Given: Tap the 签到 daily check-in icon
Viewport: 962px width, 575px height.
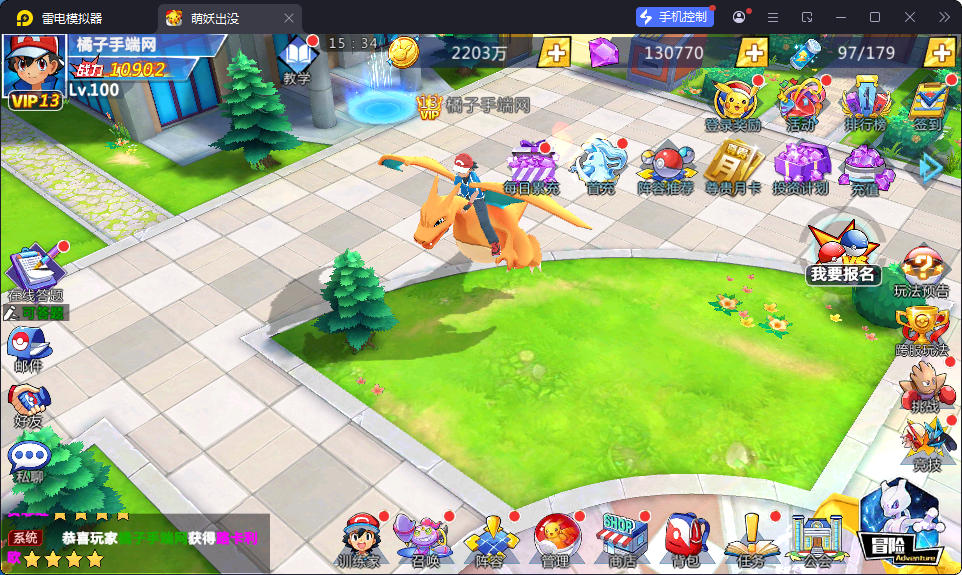Looking at the screenshot, I should pyautogui.click(x=928, y=102).
